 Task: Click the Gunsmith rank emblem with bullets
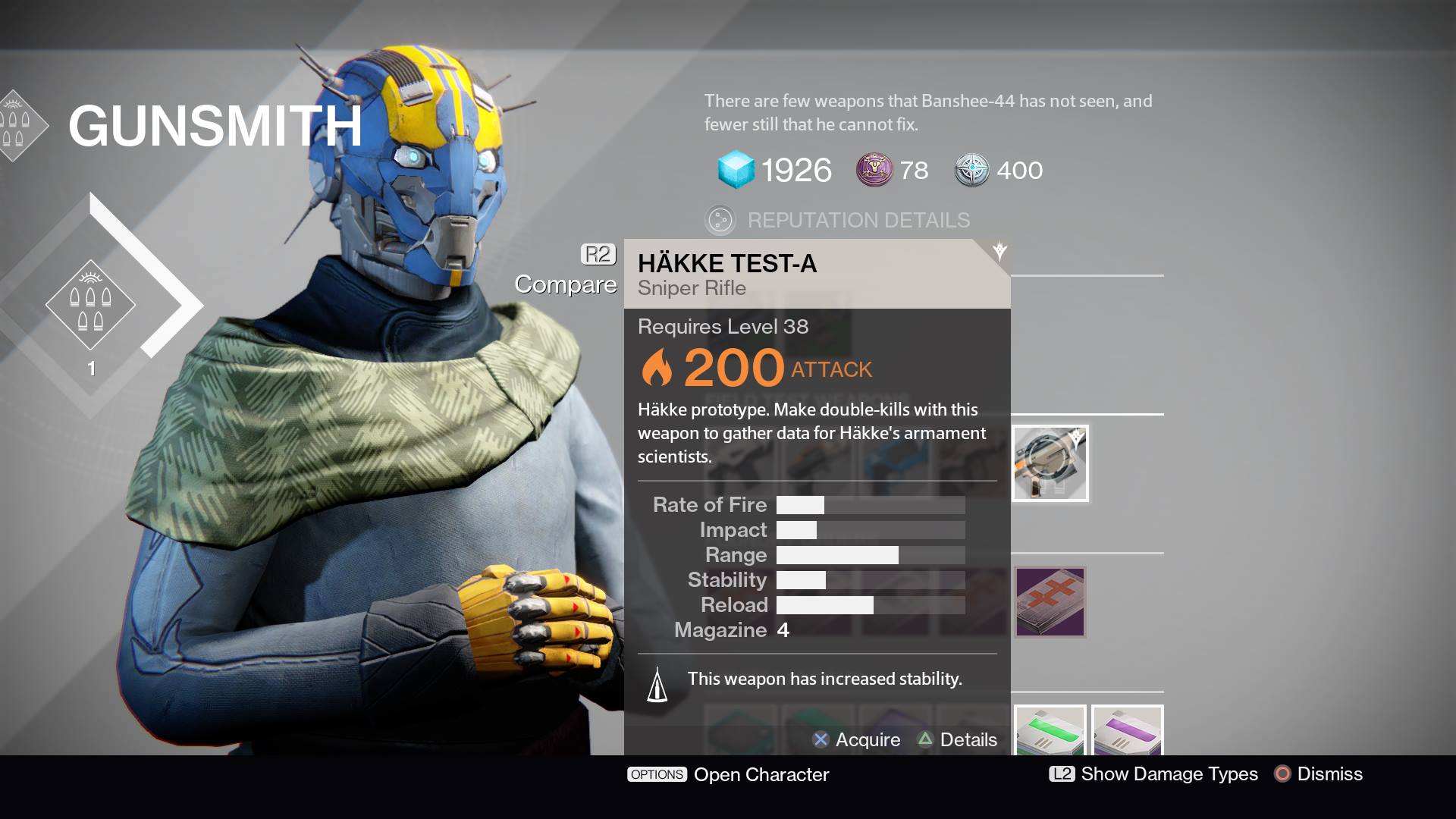90,305
